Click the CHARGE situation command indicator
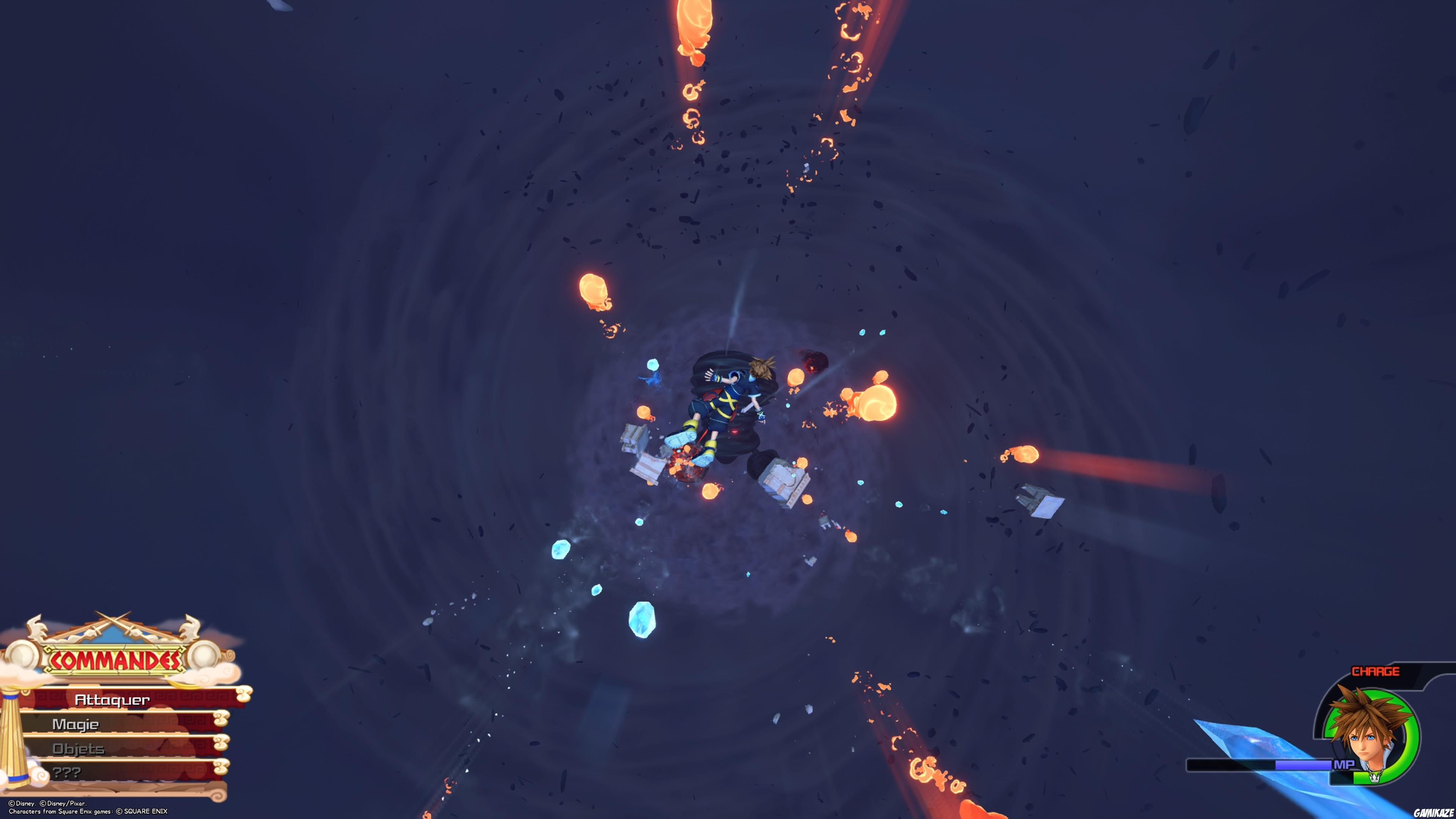The image size is (1456, 819). point(1375,672)
